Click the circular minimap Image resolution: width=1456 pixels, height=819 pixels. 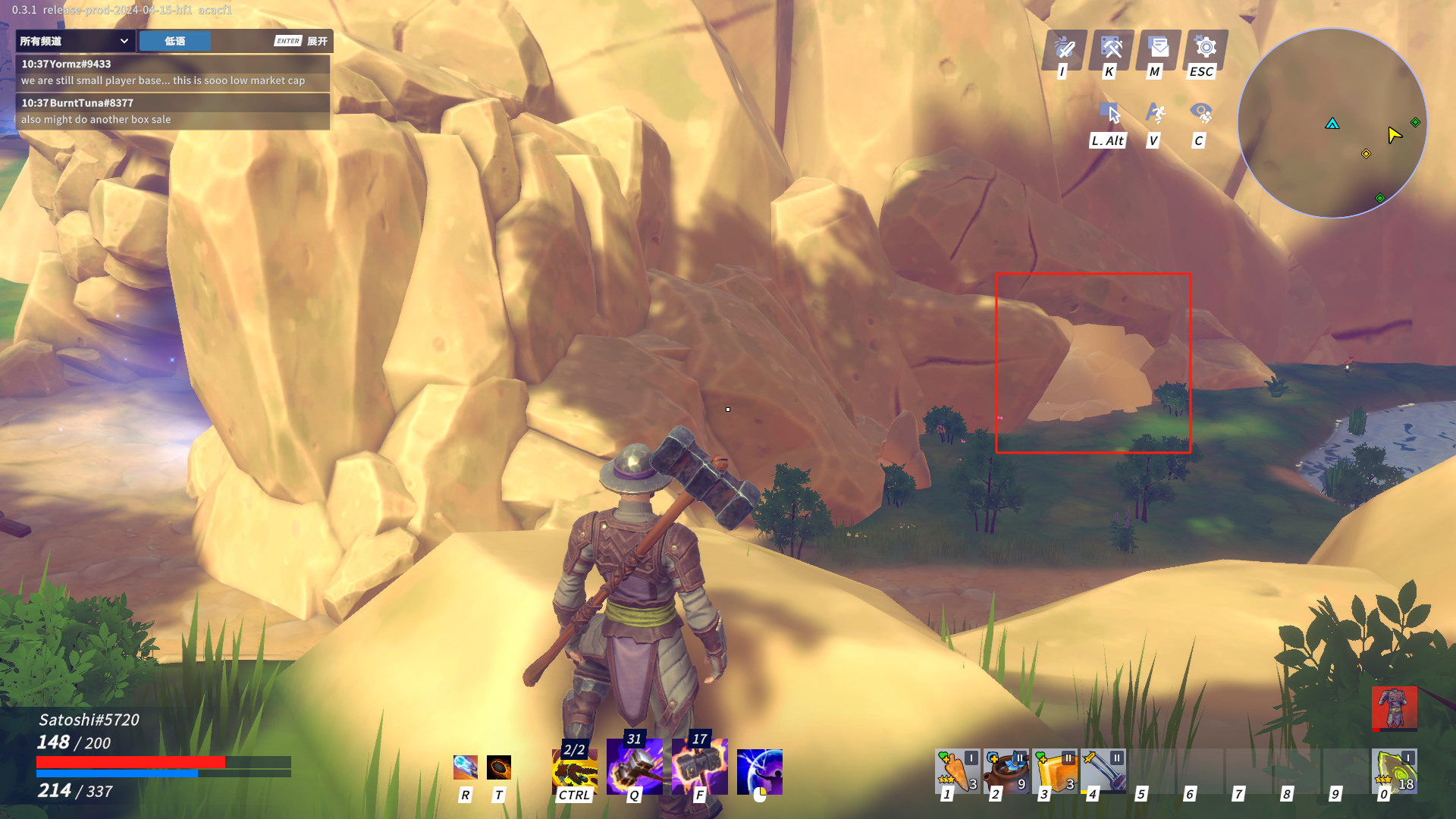coord(1332,124)
